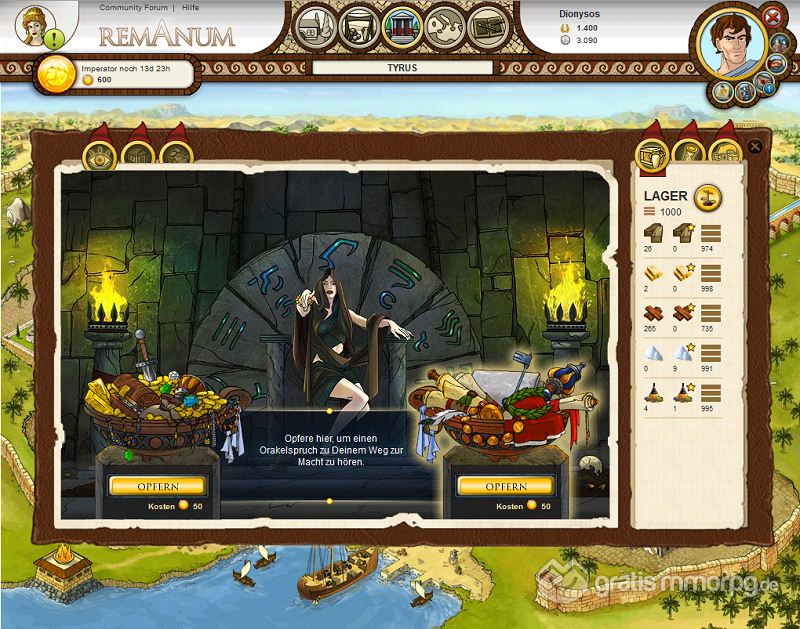This screenshot has width=800, height=629.
Task: Click the red X button near the portrait
Action: coord(772,16)
